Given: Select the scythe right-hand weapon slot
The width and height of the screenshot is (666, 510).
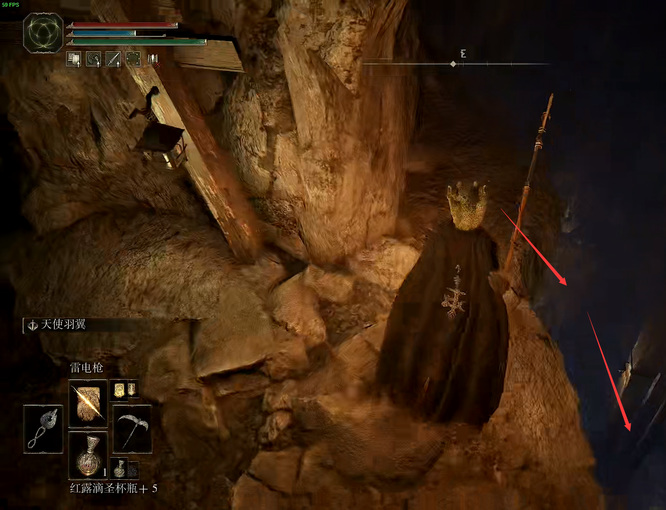Looking at the screenshot, I should (x=132, y=429).
